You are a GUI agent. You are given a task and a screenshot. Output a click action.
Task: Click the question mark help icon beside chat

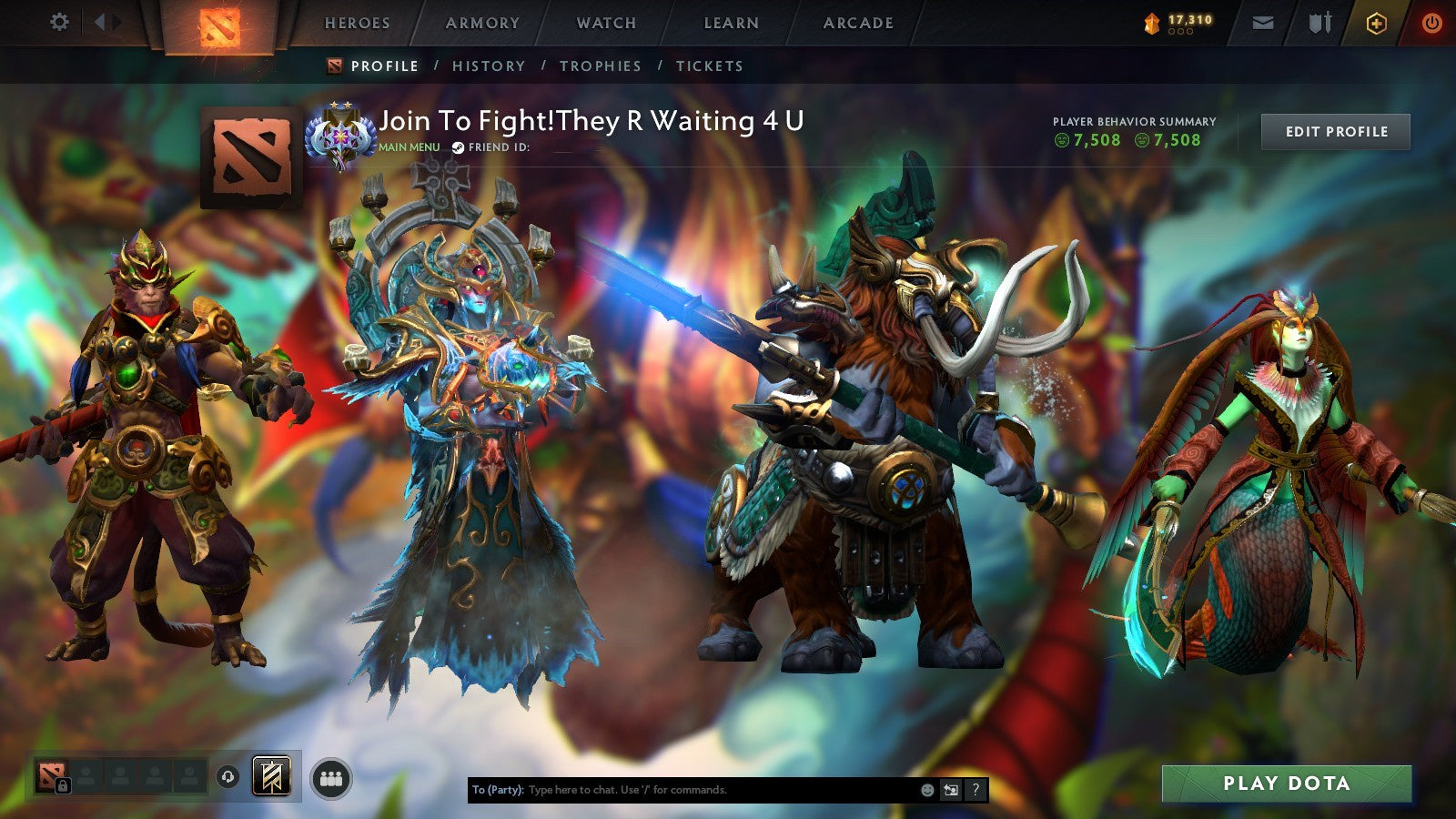tap(975, 788)
